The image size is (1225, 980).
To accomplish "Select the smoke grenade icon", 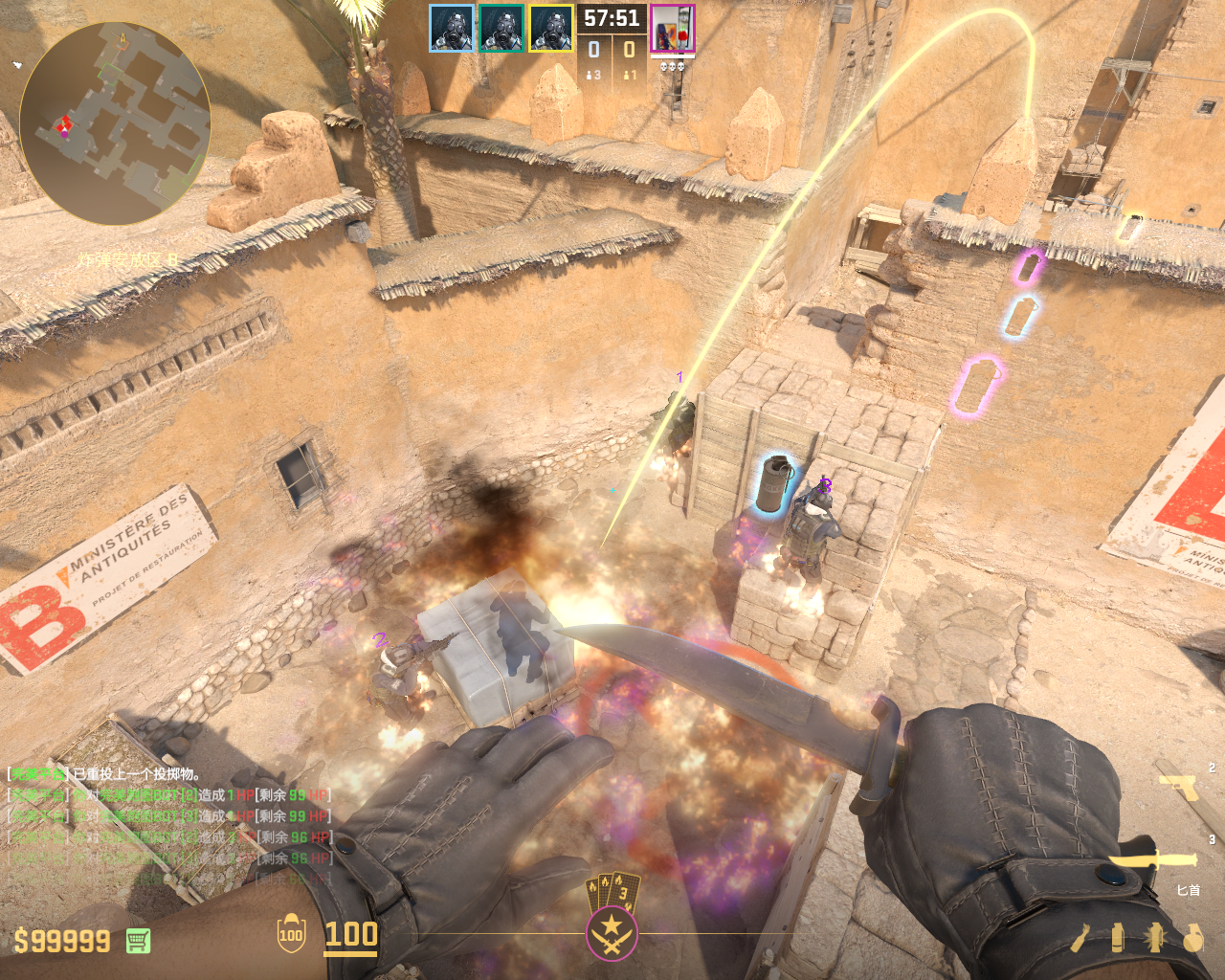I will pyautogui.click(x=1118, y=938).
